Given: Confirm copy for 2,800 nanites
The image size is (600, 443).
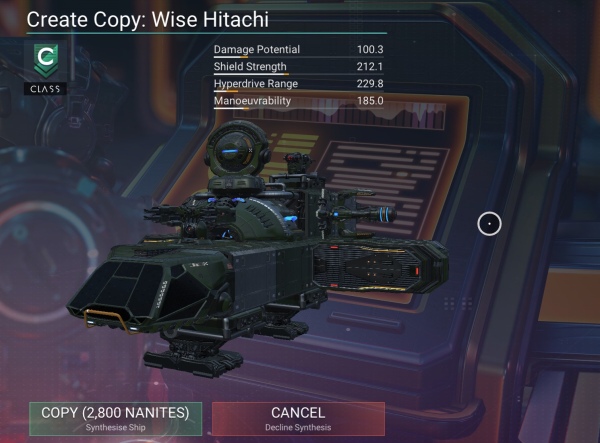Looking at the screenshot, I should tap(115, 418).
